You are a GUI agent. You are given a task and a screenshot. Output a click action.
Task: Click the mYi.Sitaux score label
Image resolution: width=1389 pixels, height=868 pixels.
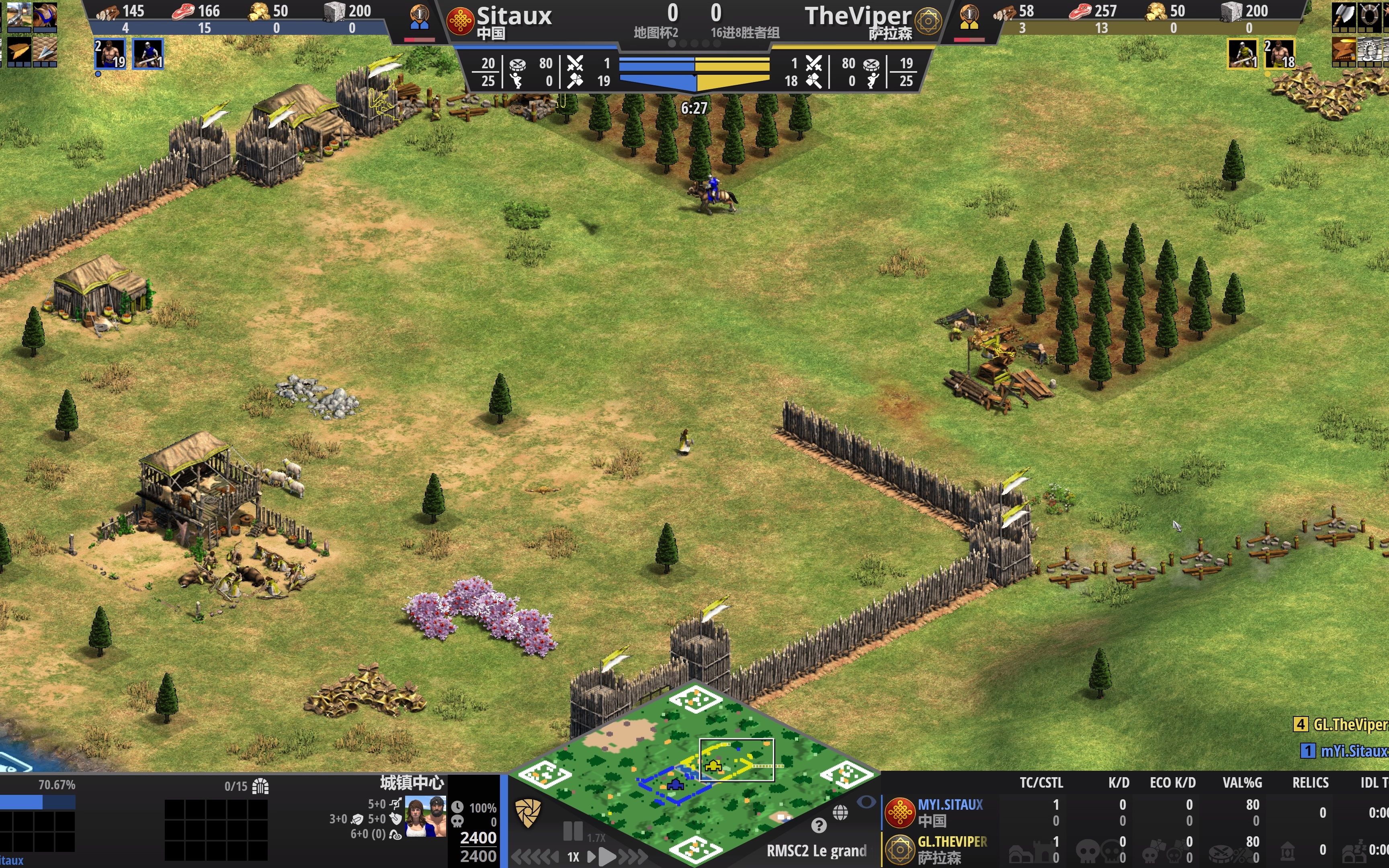click(x=1352, y=751)
